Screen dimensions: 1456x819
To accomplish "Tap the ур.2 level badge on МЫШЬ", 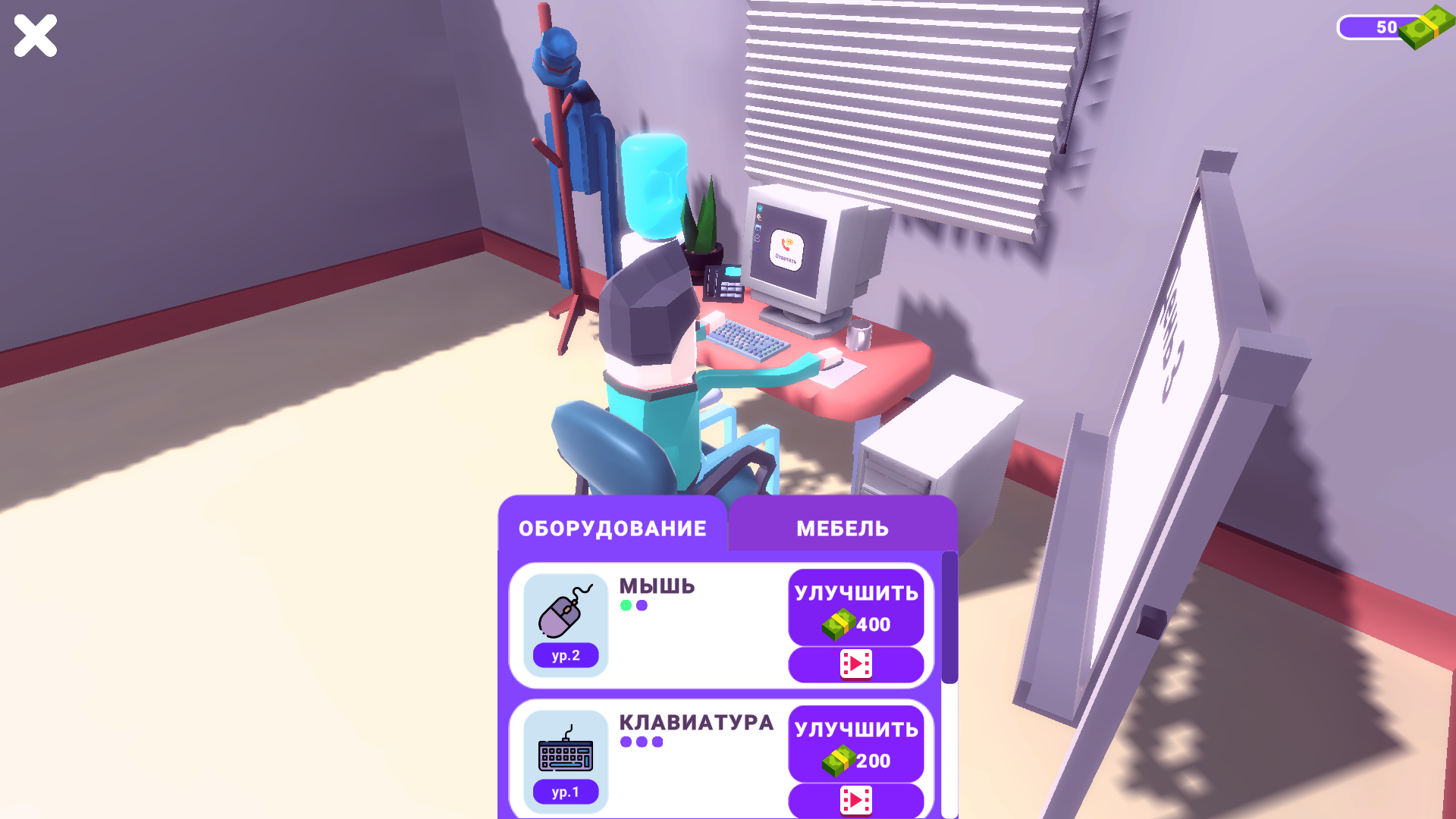I will 564,655.
